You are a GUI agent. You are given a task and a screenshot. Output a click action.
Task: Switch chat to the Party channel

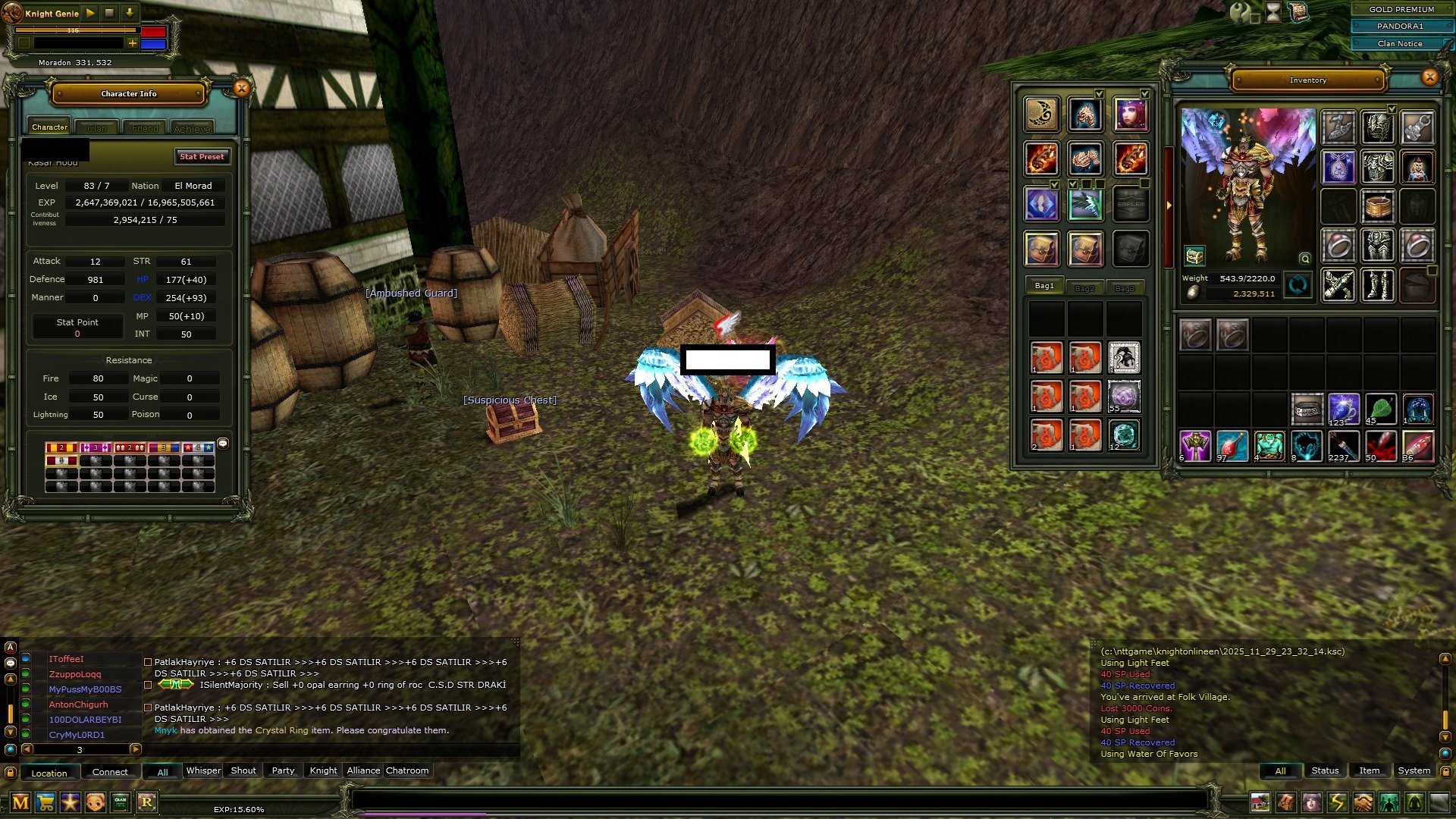(283, 770)
